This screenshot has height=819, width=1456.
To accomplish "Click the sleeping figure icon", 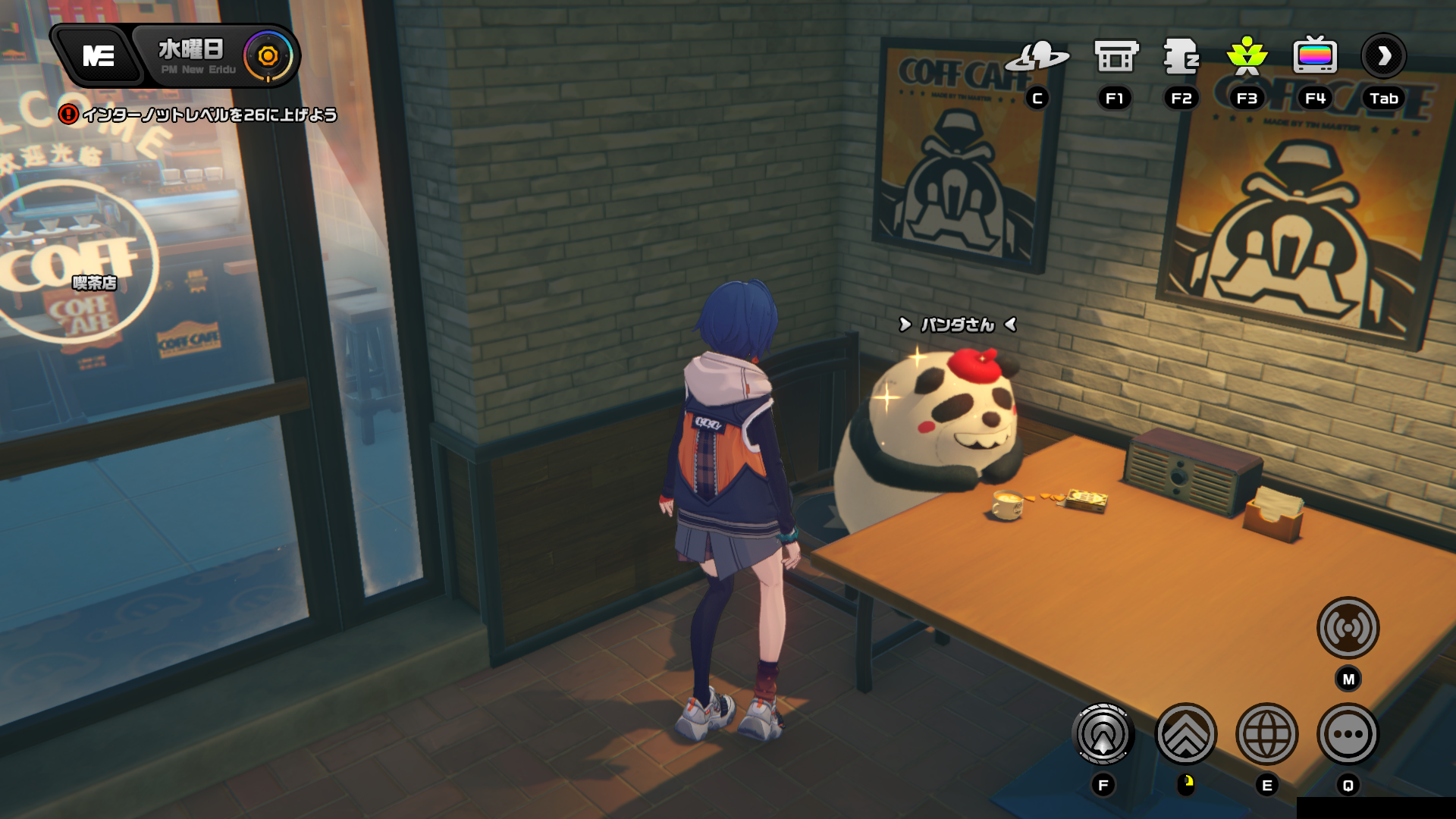I will pos(1181,56).
